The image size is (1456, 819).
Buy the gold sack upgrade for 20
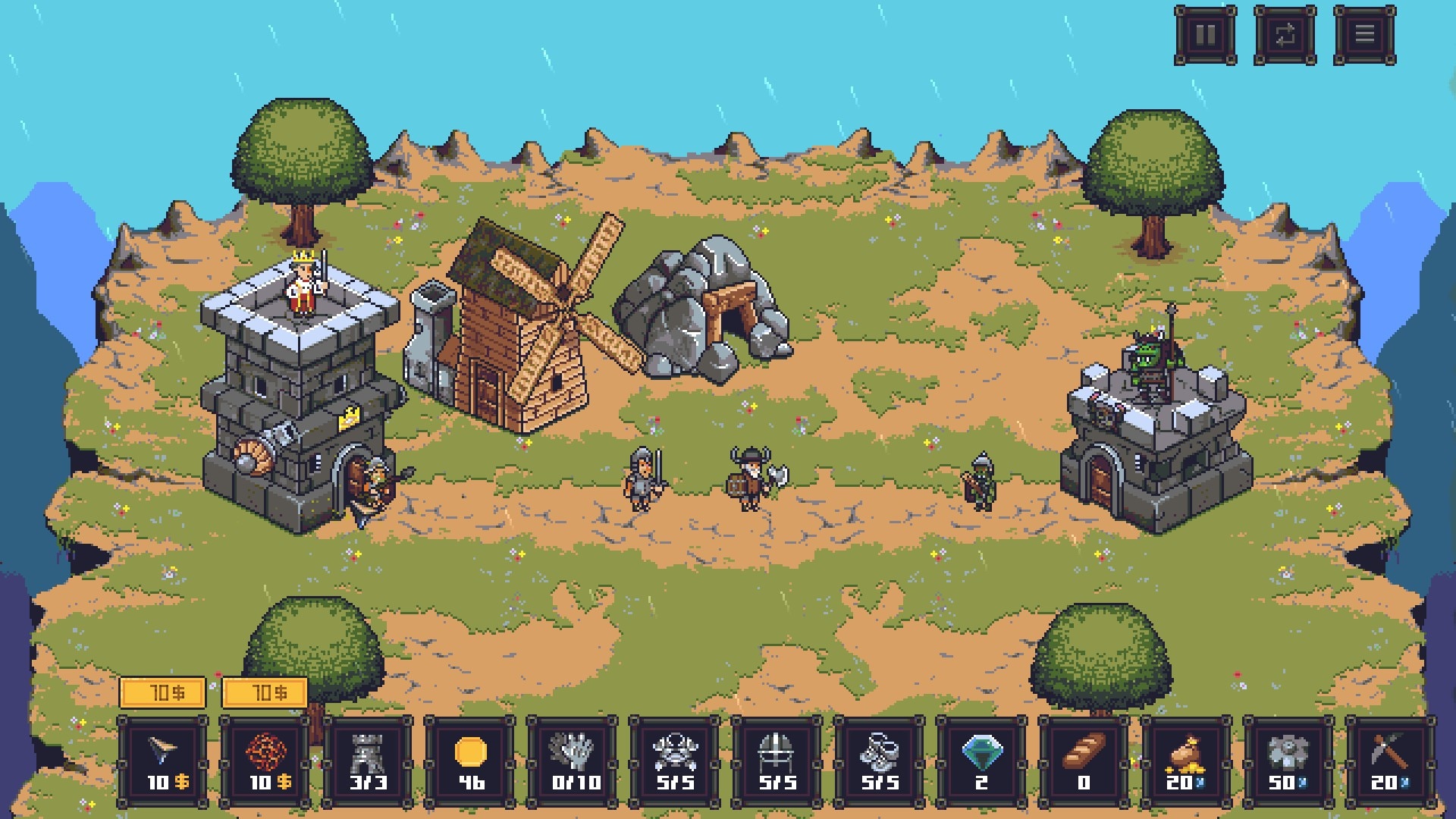click(1187, 761)
